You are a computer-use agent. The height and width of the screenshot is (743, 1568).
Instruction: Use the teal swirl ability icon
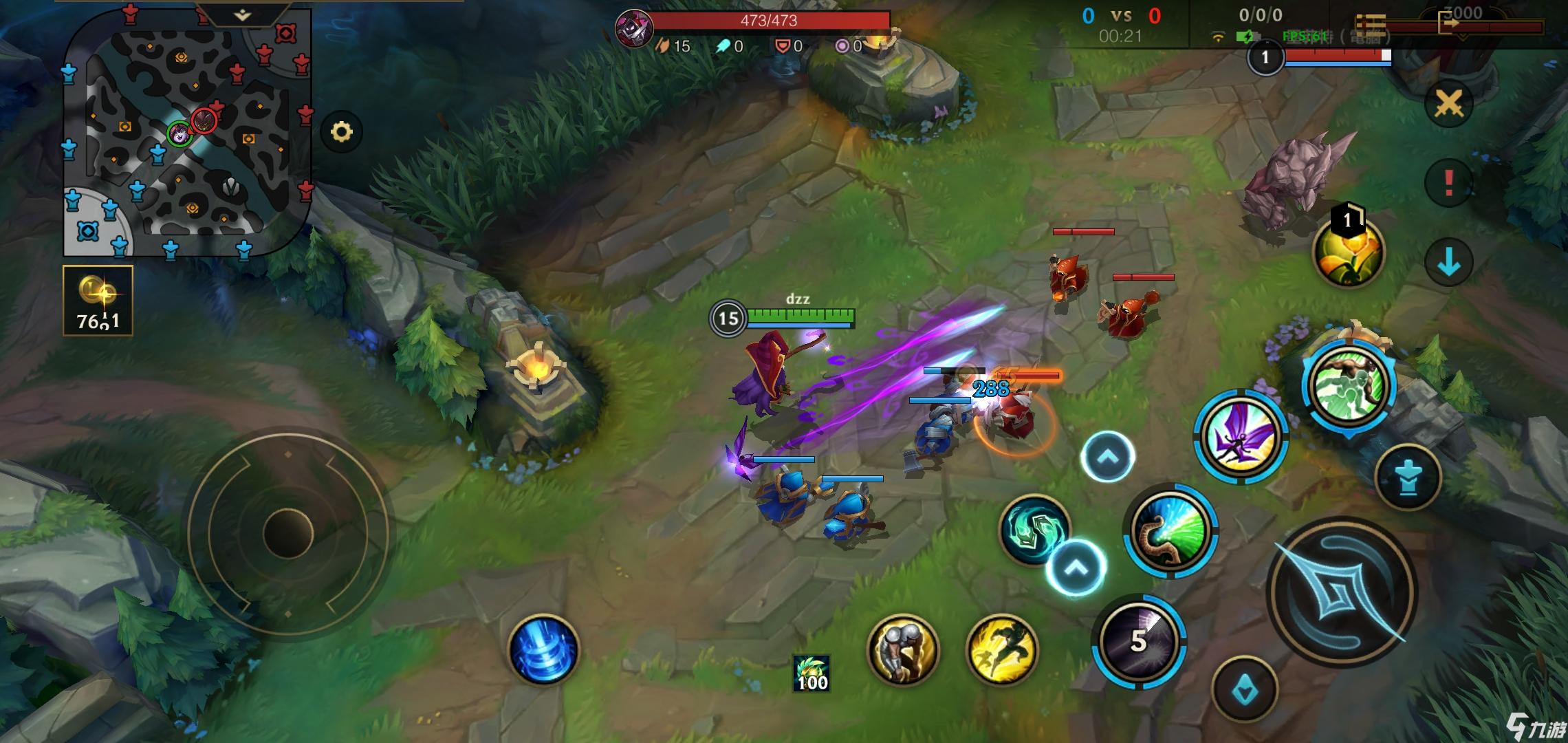coord(1034,528)
